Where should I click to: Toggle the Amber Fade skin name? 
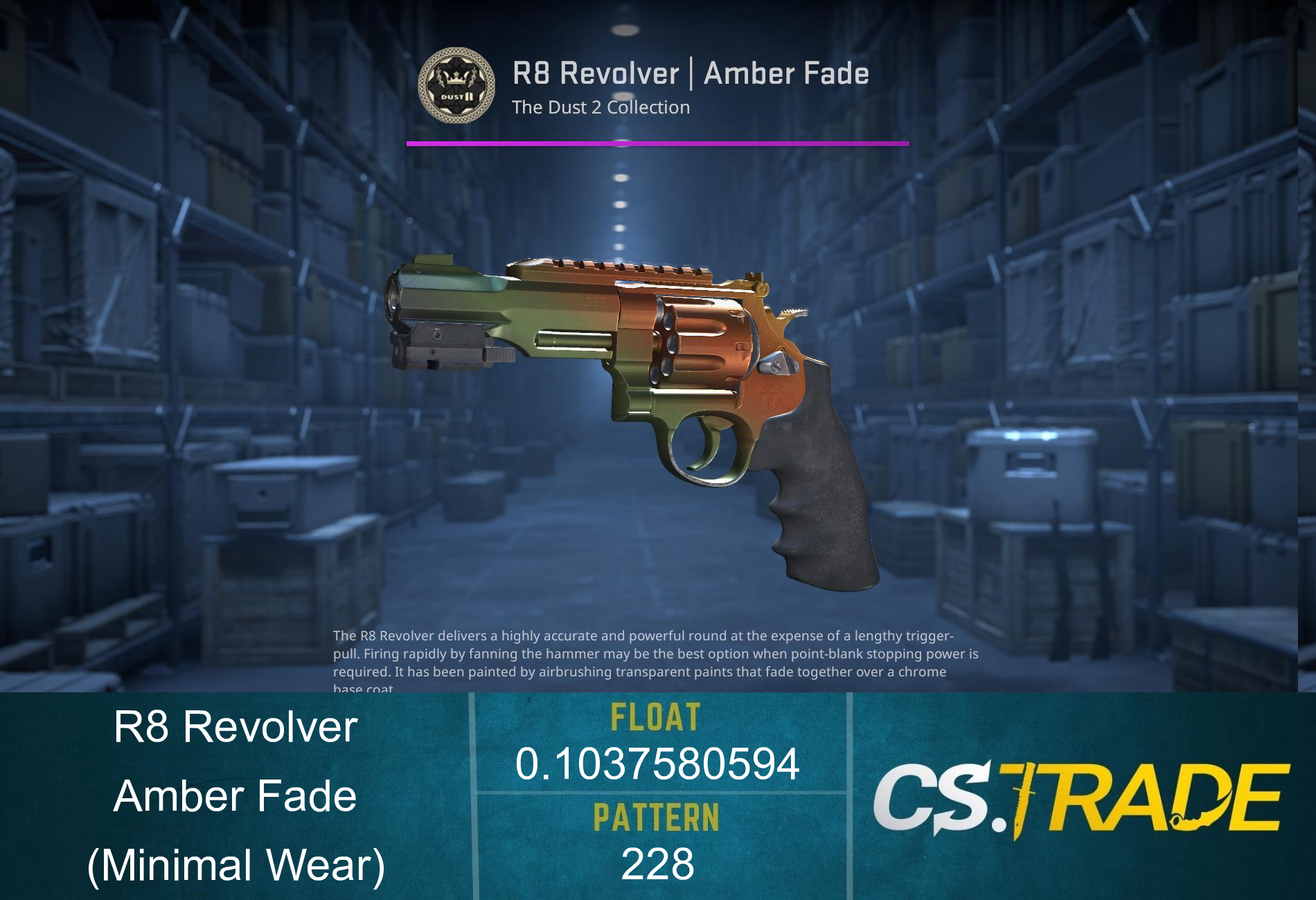pyautogui.click(x=235, y=796)
